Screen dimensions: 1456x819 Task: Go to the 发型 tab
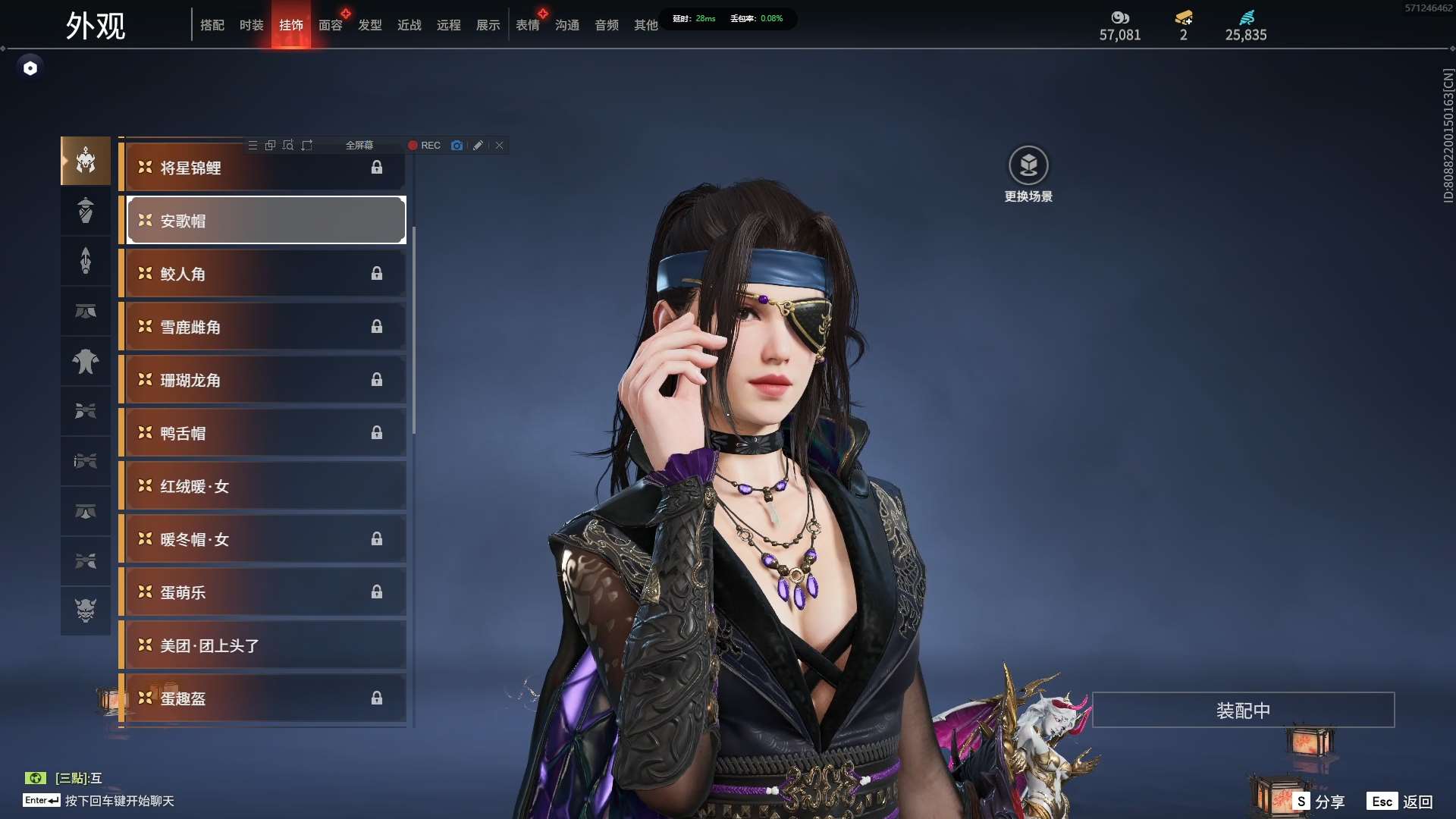pyautogui.click(x=369, y=25)
